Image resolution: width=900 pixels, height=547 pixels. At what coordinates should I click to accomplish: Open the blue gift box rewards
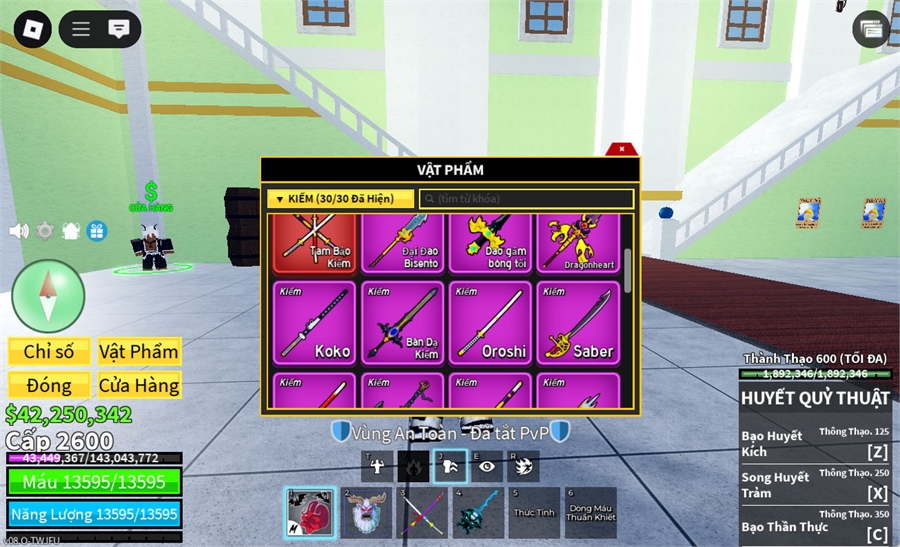97,231
